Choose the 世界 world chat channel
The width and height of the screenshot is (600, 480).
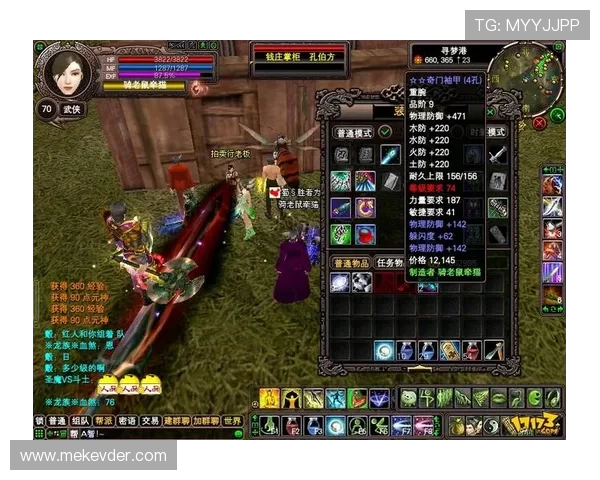(x=232, y=421)
